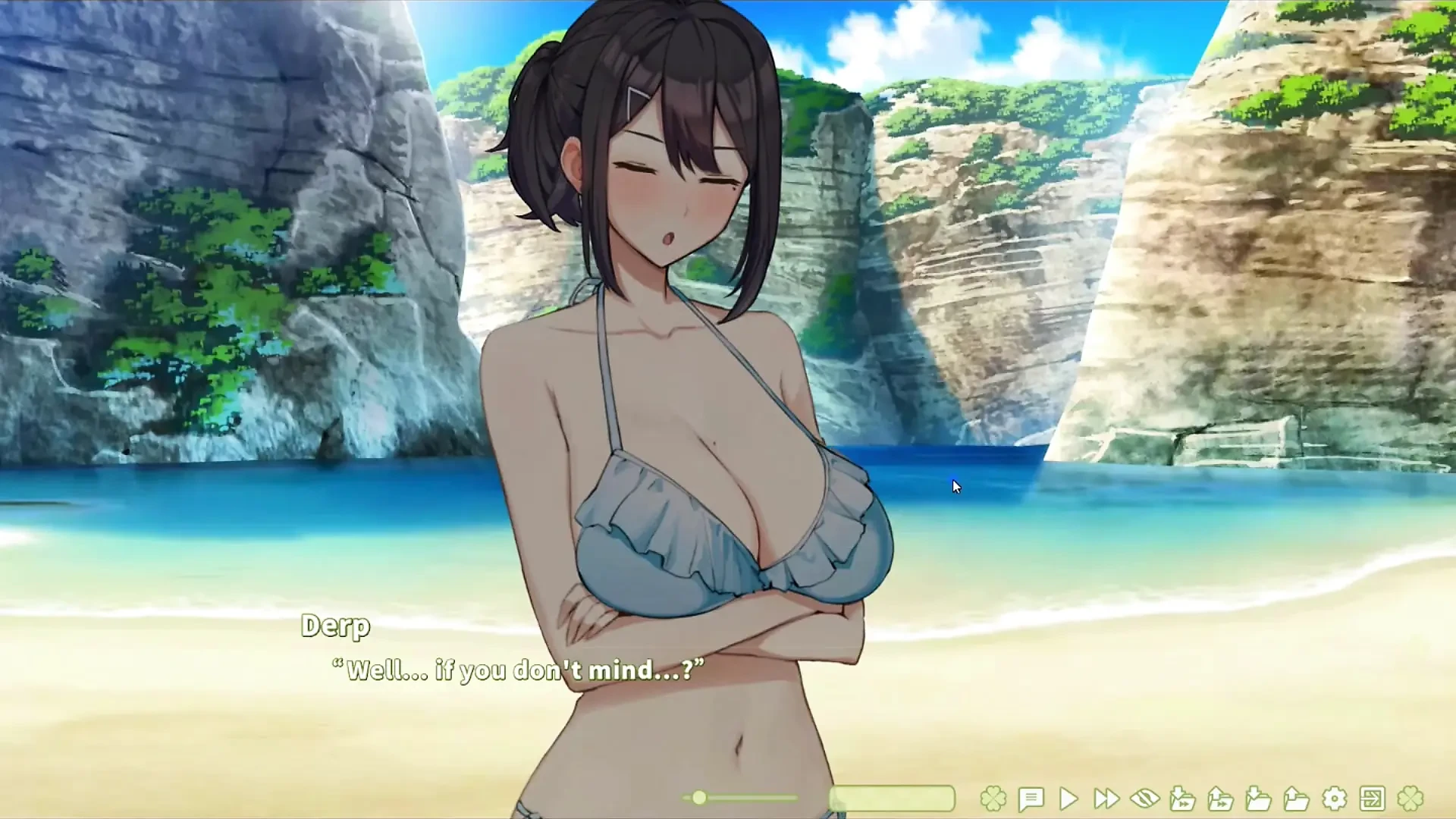The width and height of the screenshot is (1456, 819).
Task: Toggle skip mode with fast-forward icon
Action: coord(1106,798)
